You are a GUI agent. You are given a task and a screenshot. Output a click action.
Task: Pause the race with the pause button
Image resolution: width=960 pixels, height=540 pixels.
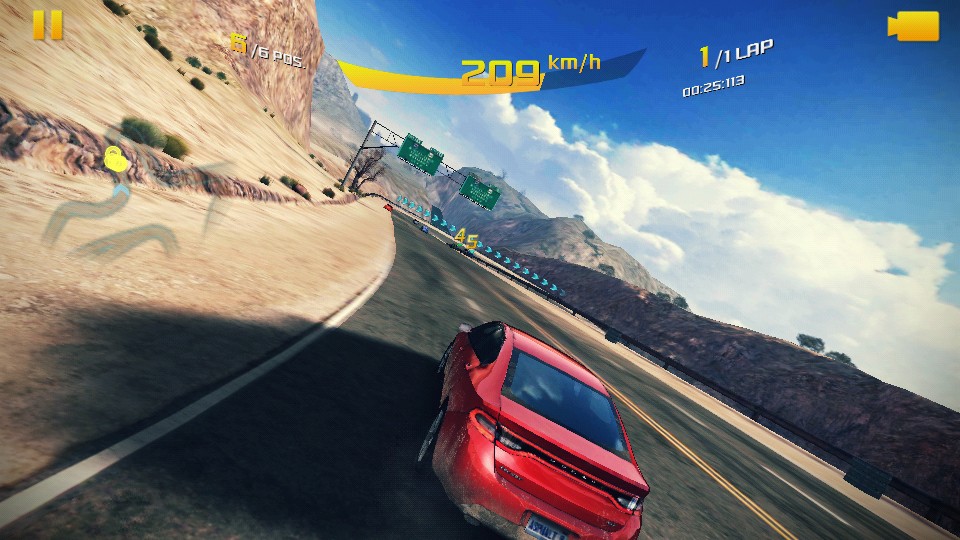coord(47,25)
